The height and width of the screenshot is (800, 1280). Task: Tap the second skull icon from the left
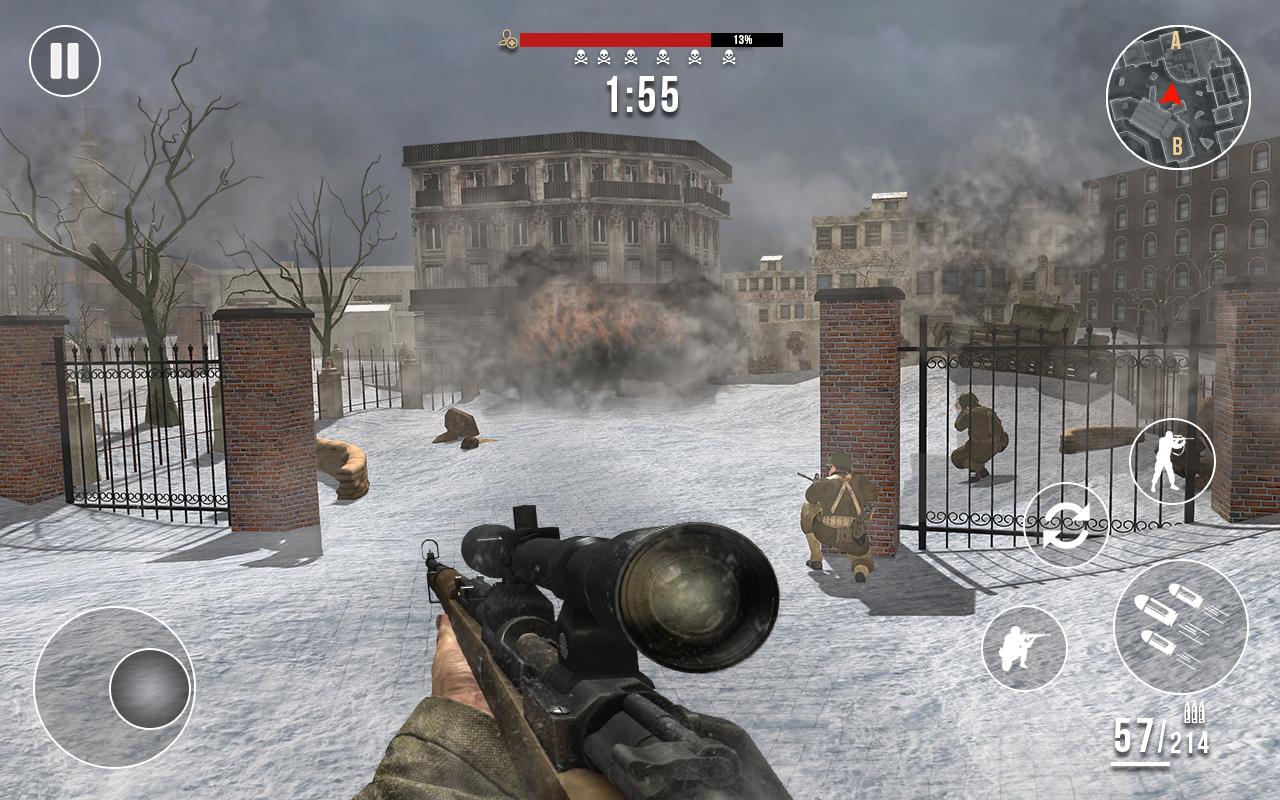click(603, 58)
